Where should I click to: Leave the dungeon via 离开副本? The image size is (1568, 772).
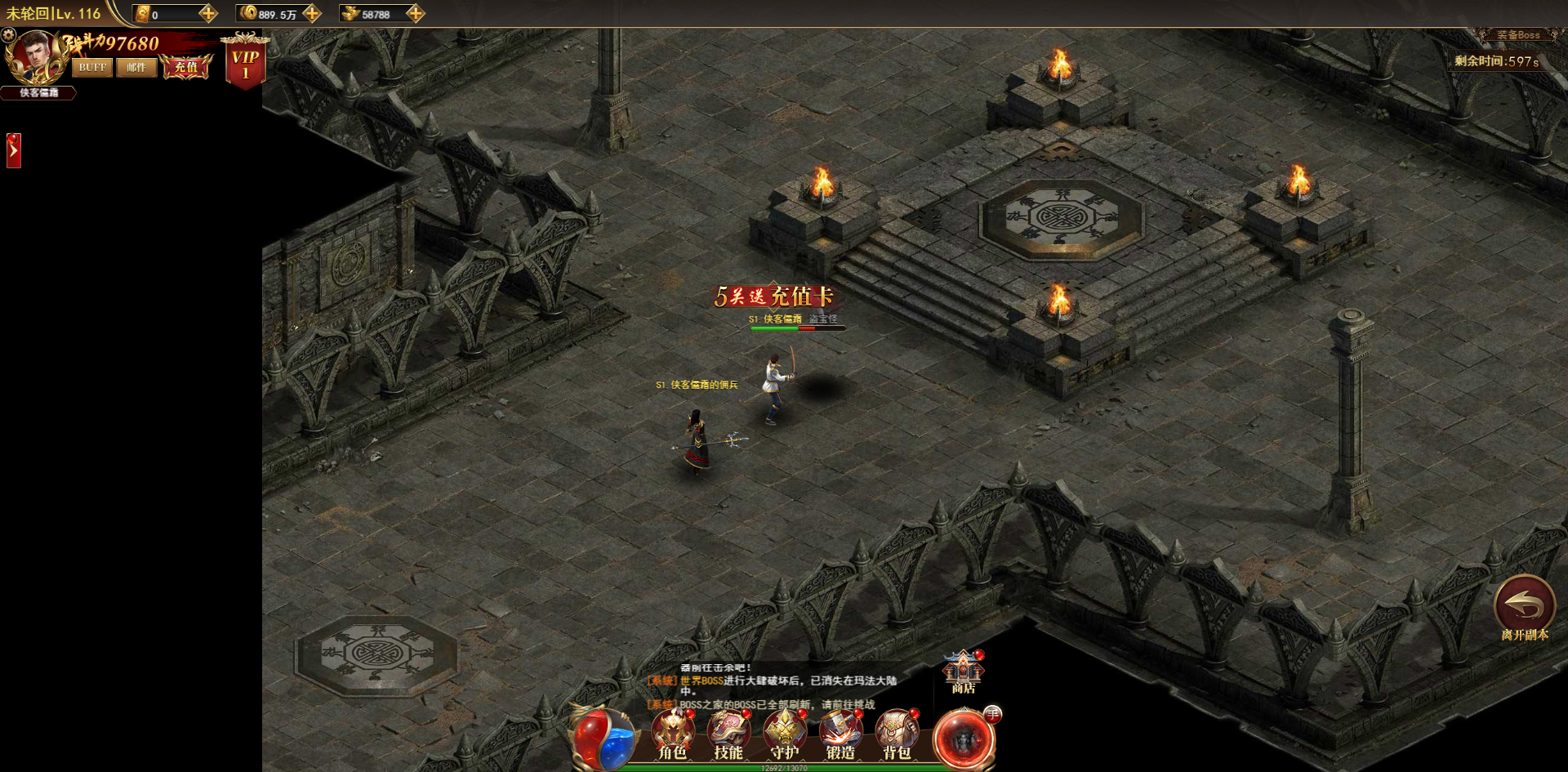pos(1524,609)
